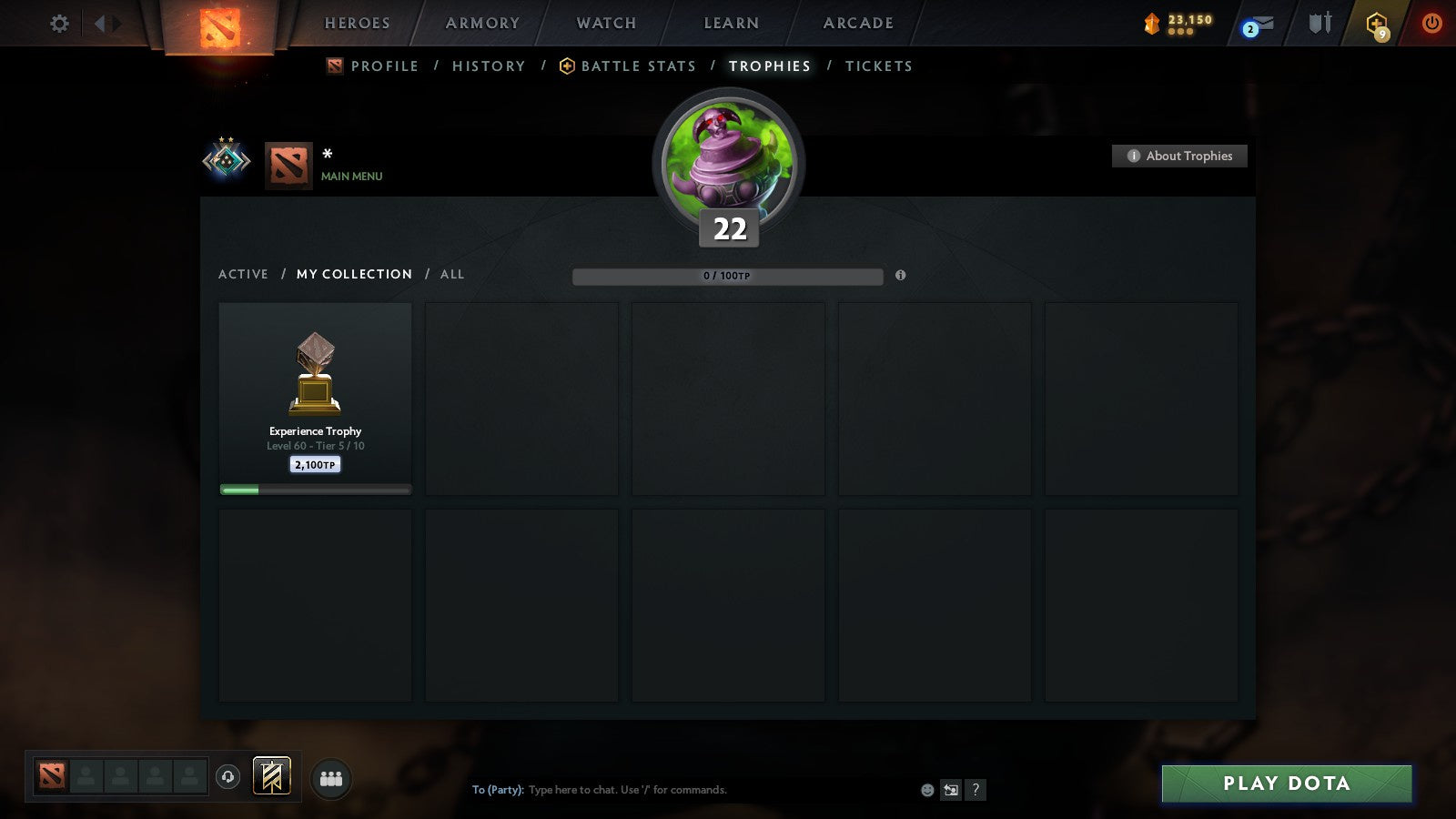Open the settings gear menu
1456x819 pixels.
(59, 25)
